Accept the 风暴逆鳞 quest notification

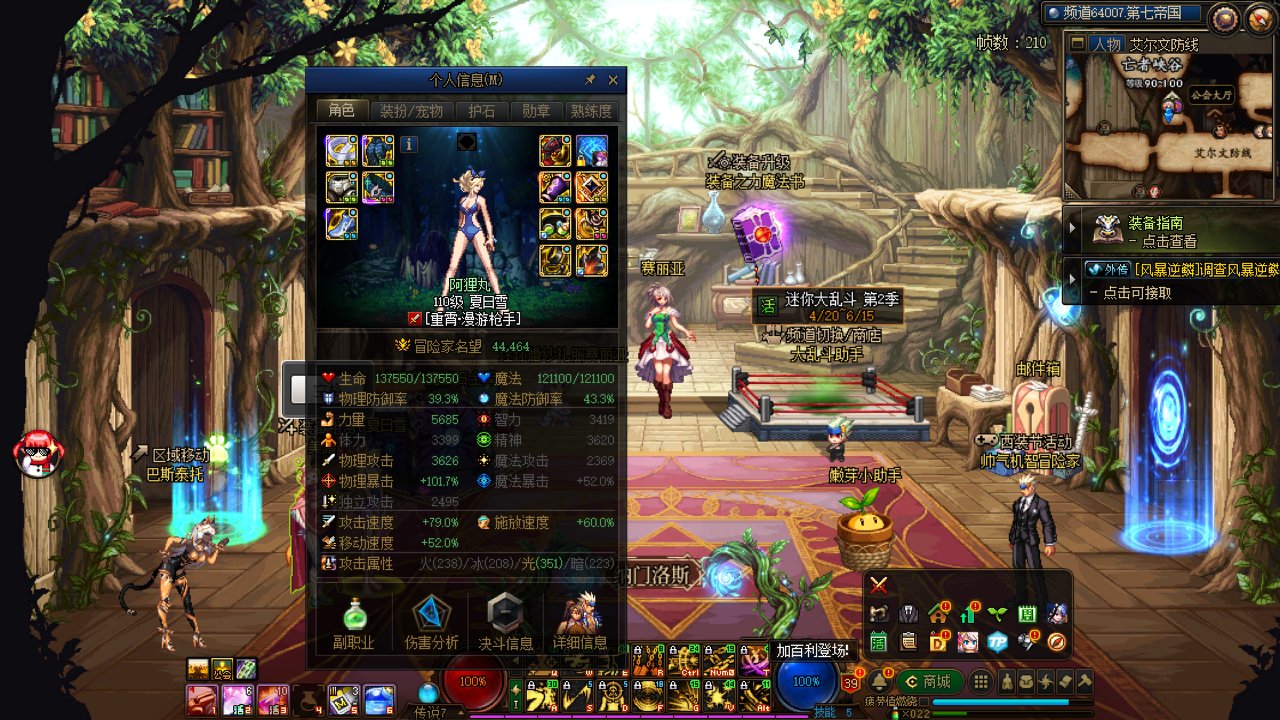(1170, 280)
